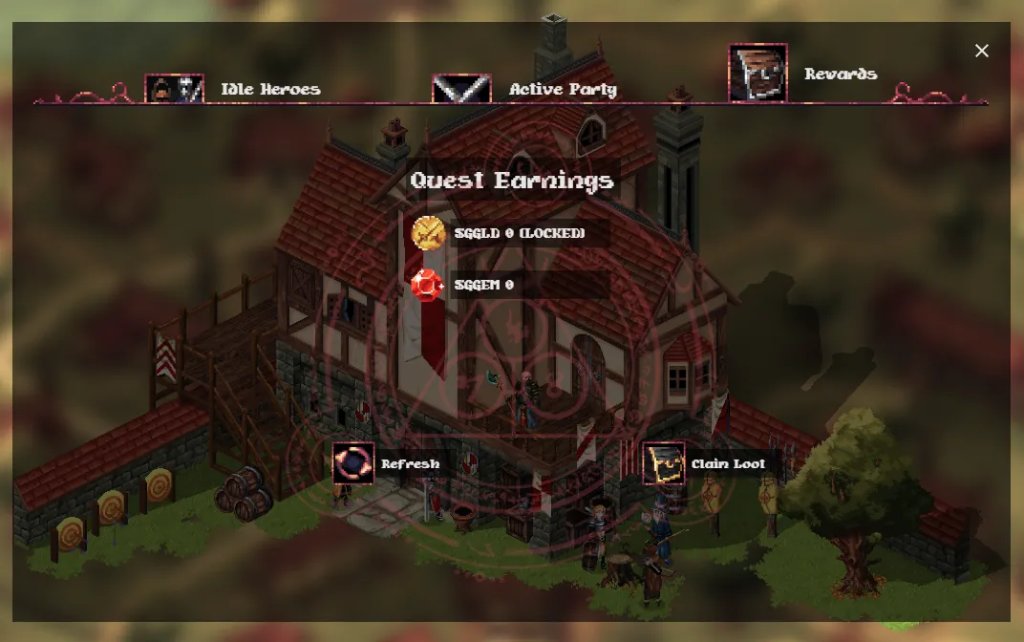Close the quest earnings window

pyautogui.click(x=982, y=51)
